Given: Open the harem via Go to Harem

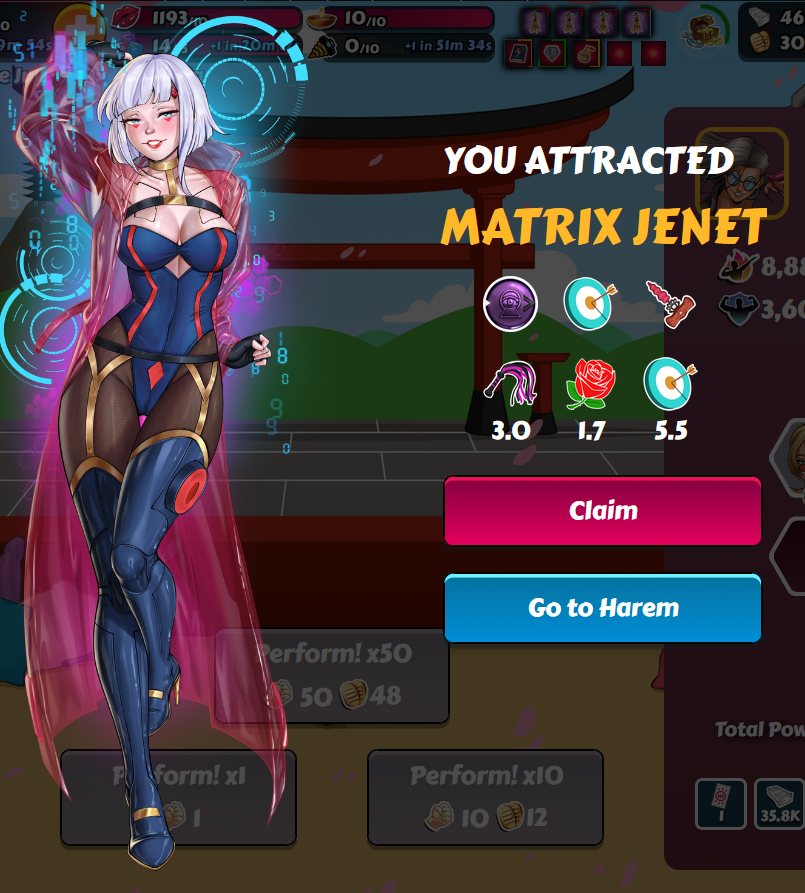Looking at the screenshot, I should [x=602, y=608].
